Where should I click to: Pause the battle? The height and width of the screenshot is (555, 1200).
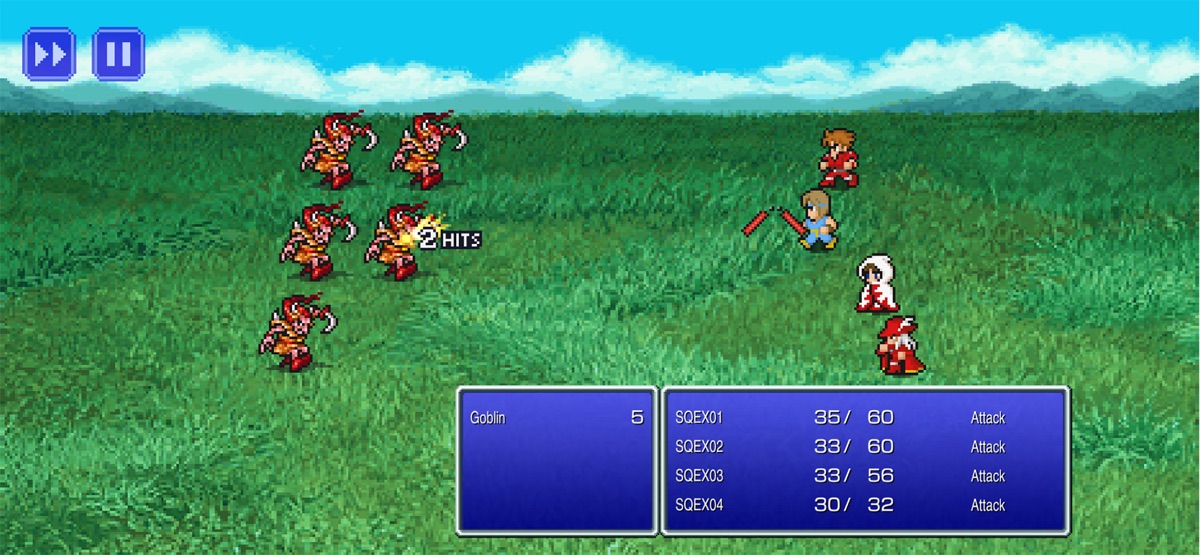(118, 54)
